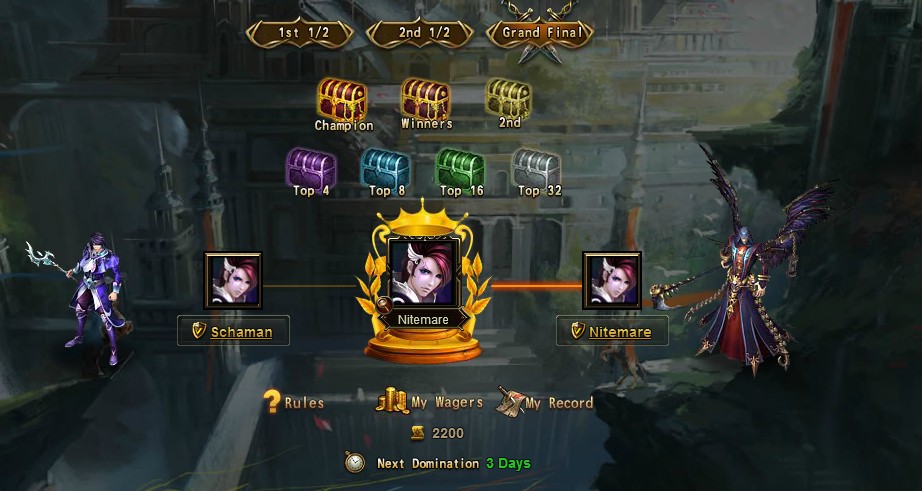Select the champion portrait on the trophy

pyautogui.click(x=424, y=273)
